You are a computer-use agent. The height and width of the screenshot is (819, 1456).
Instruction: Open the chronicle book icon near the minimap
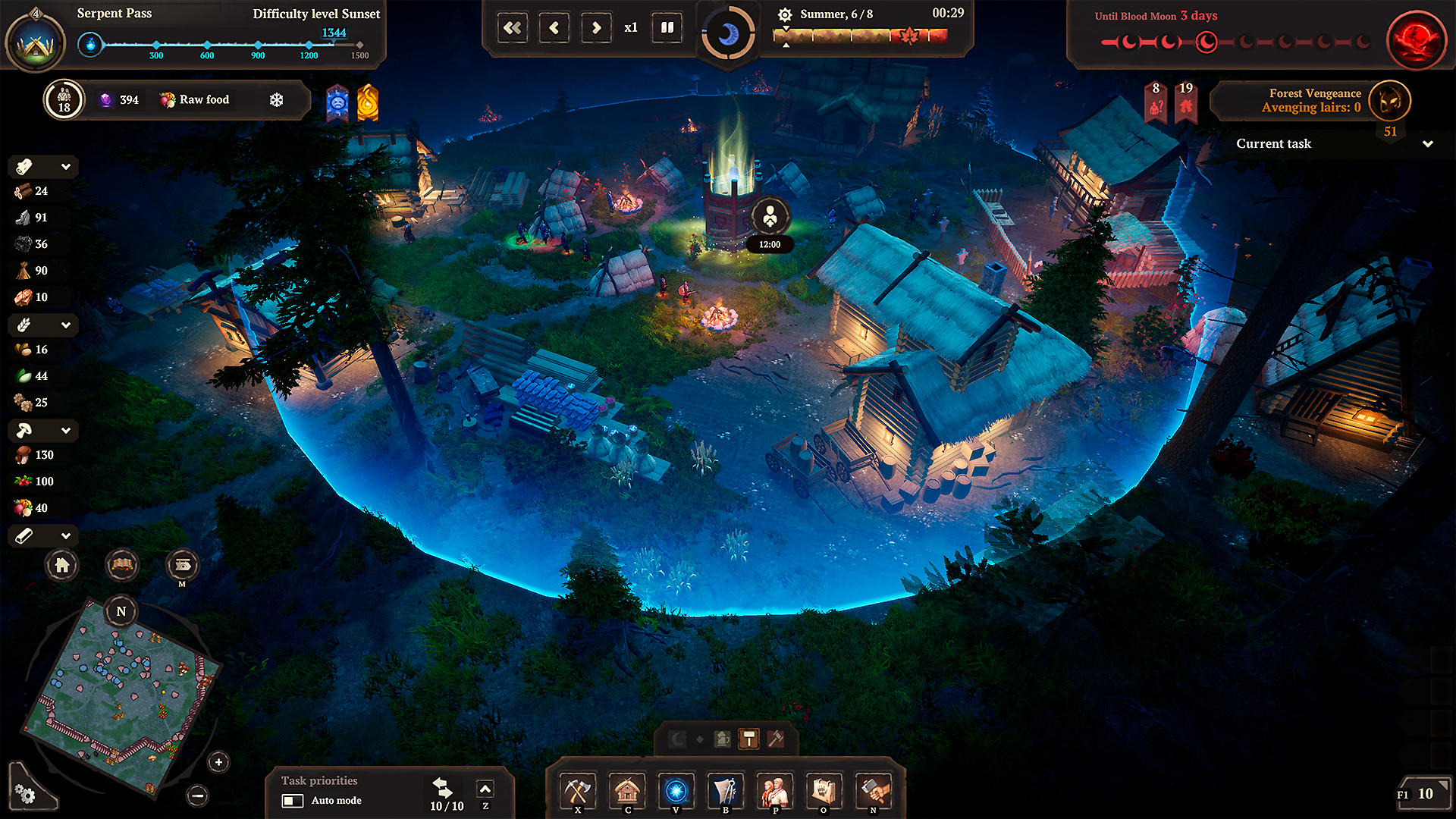(x=121, y=565)
